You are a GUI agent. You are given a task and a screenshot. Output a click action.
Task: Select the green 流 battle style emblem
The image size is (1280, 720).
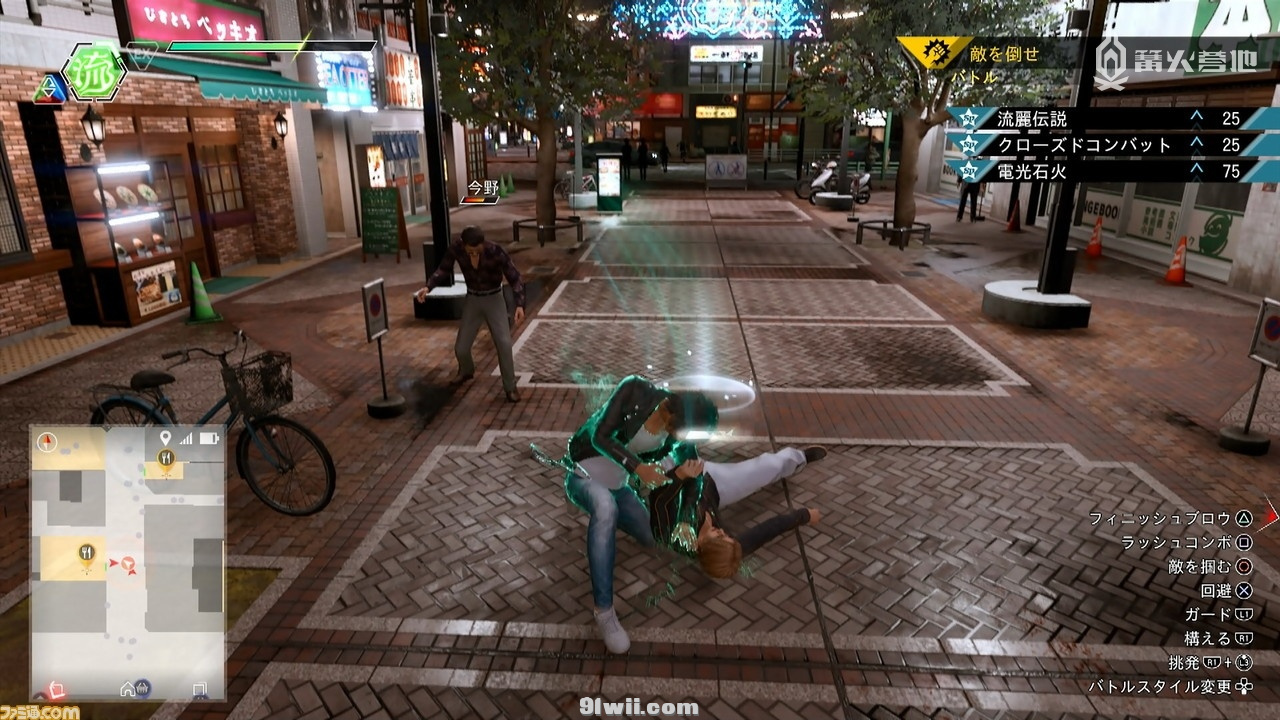93,72
